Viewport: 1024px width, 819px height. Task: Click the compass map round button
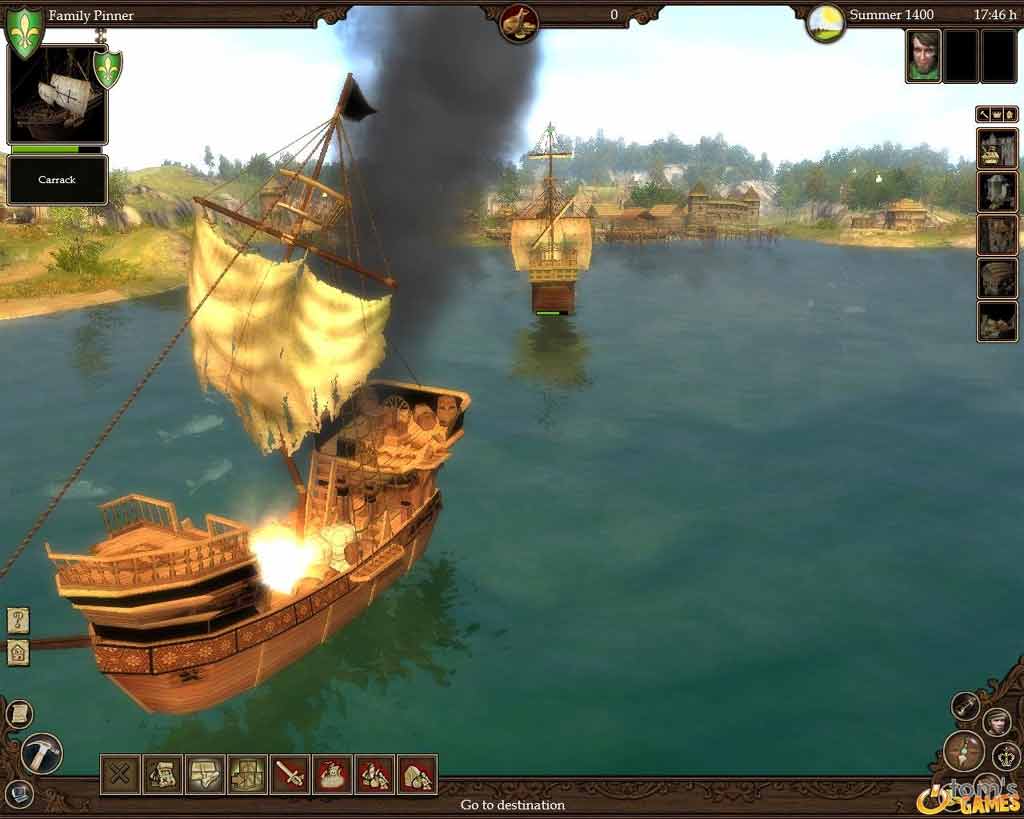(x=964, y=750)
